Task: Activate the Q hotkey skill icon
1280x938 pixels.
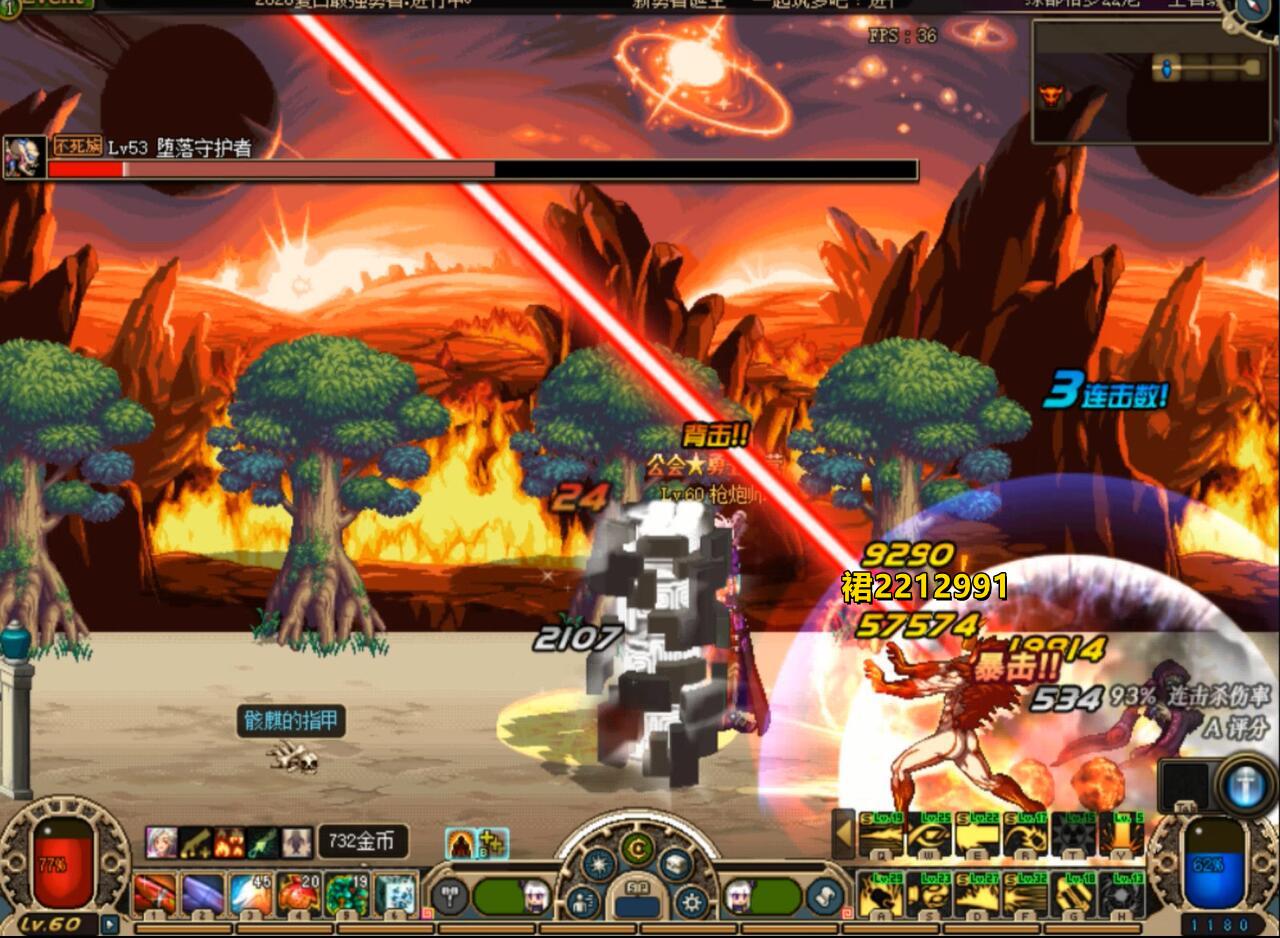Action: [881, 836]
